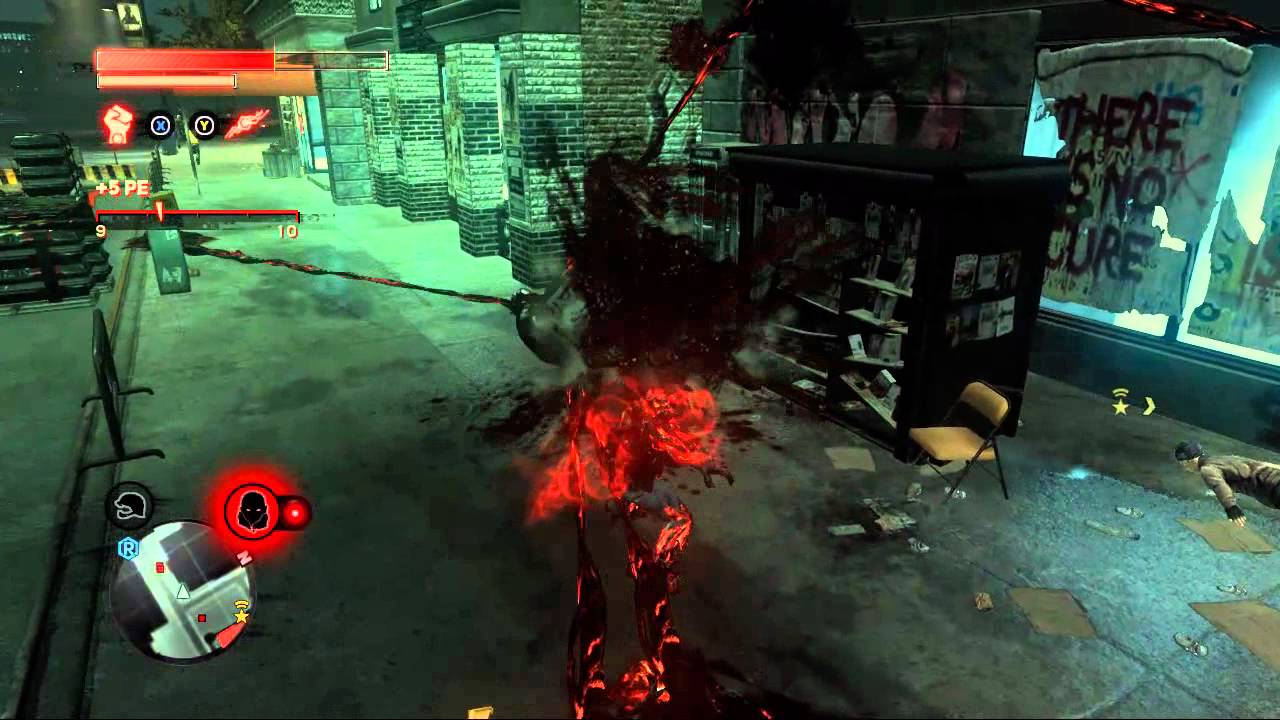The height and width of the screenshot is (720, 1280).
Task: Expand the yellow chevron beside the star
Action: click(x=1149, y=406)
